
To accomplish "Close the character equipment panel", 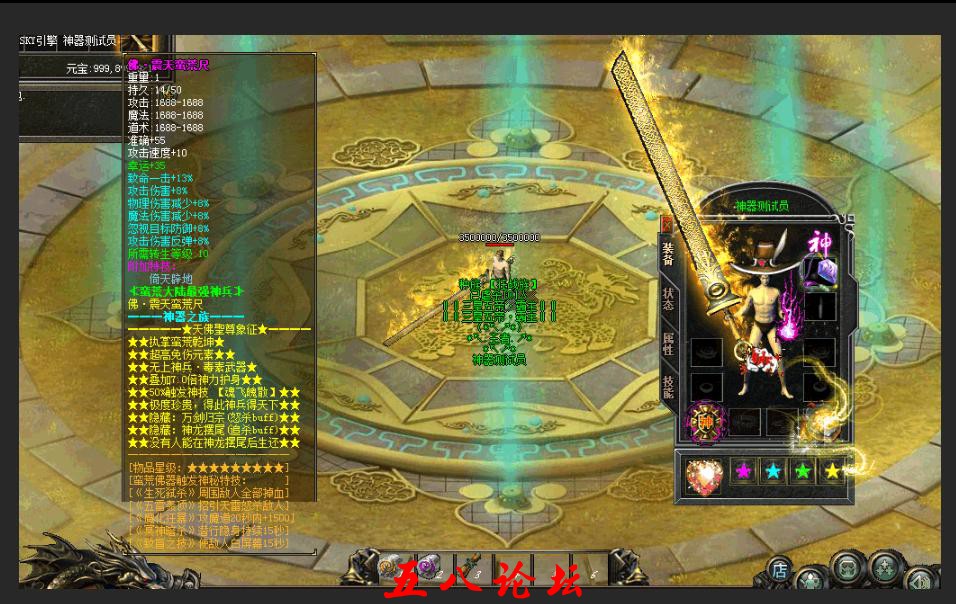I will [x=667, y=223].
